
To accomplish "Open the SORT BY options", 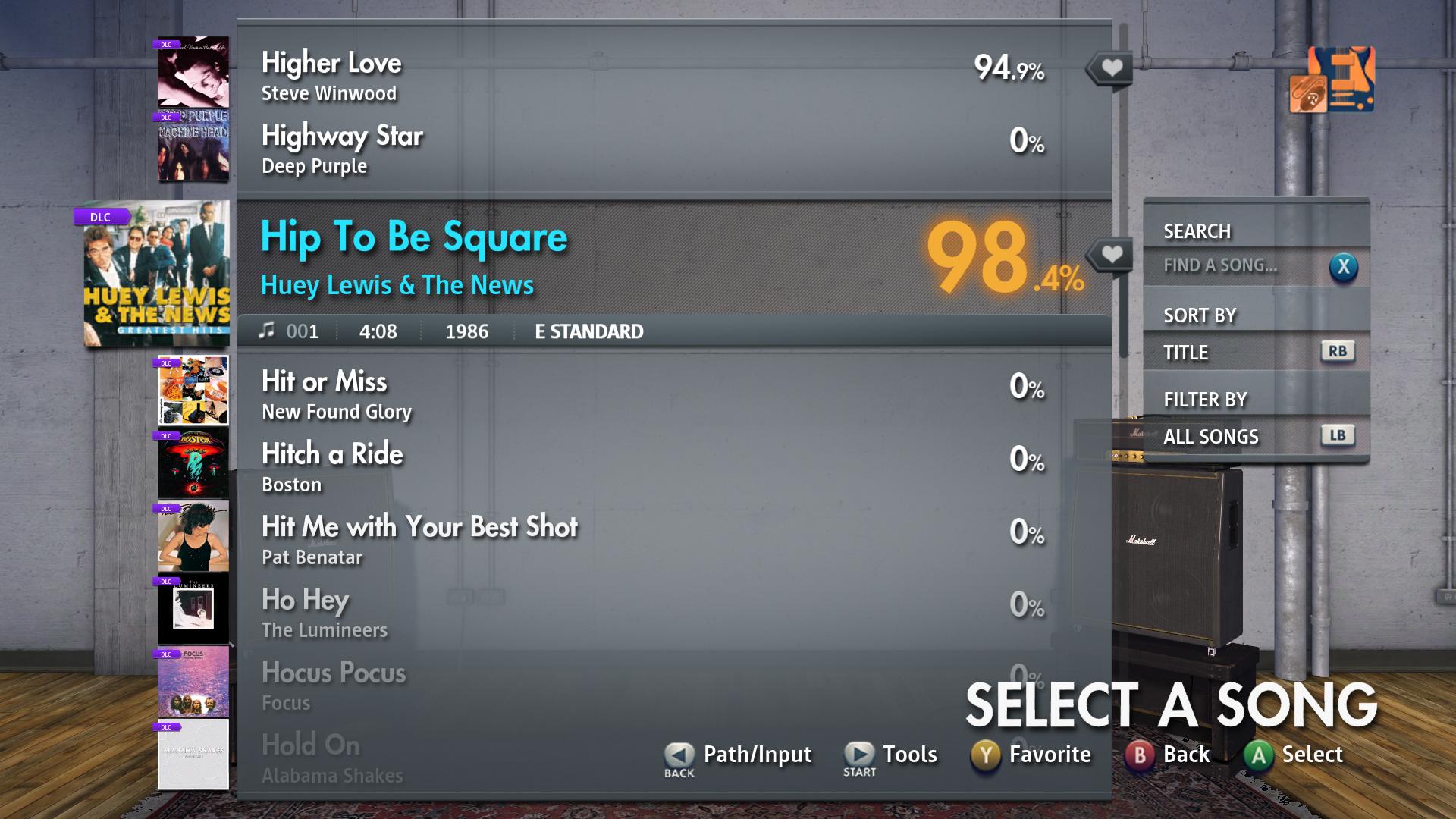I will (x=1197, y=315).
